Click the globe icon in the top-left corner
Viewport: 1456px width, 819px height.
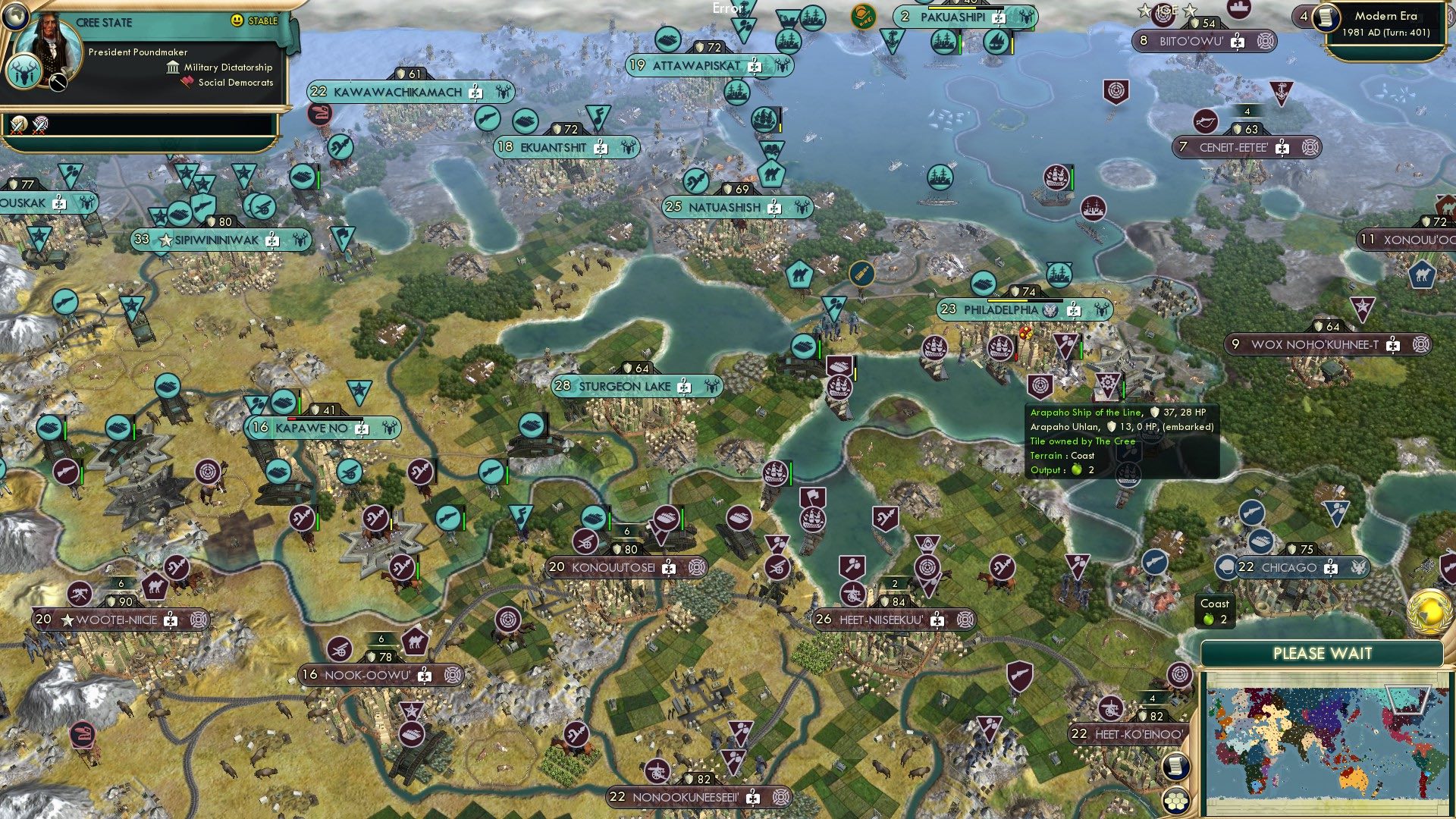pos(15,17)
